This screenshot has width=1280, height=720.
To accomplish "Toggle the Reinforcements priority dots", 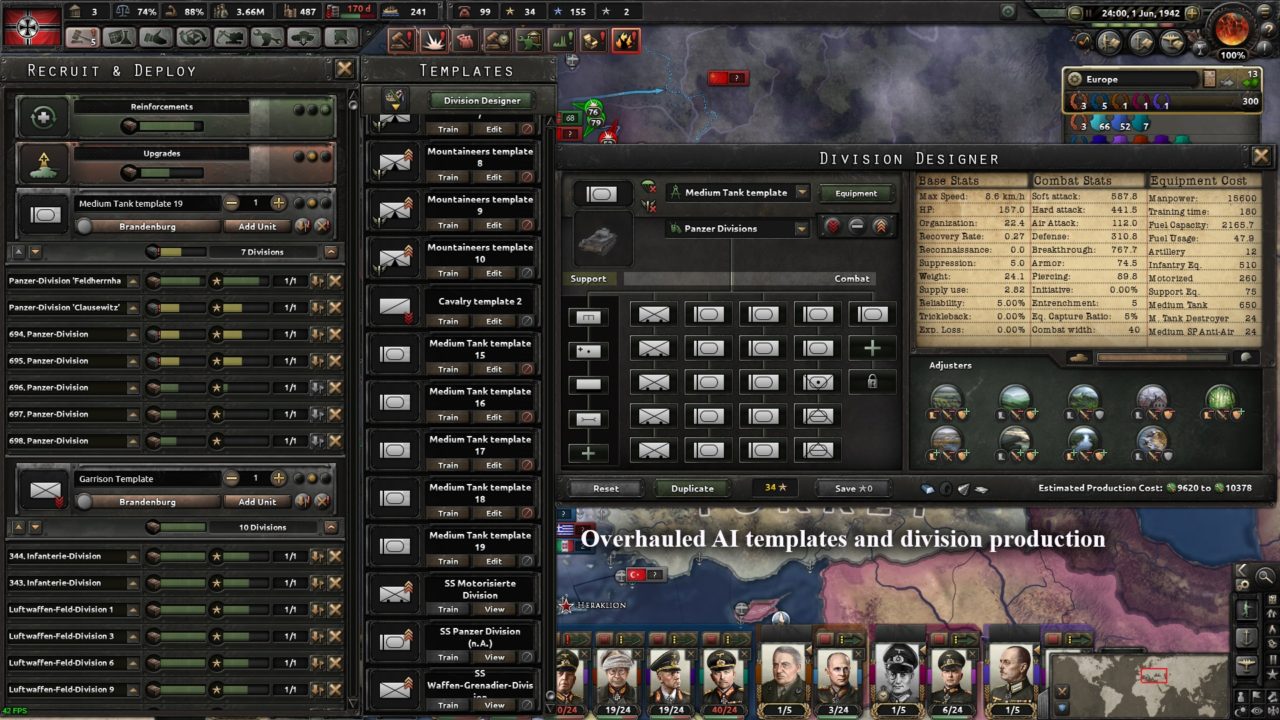I will pyautogui.click(x=312, y=109).
